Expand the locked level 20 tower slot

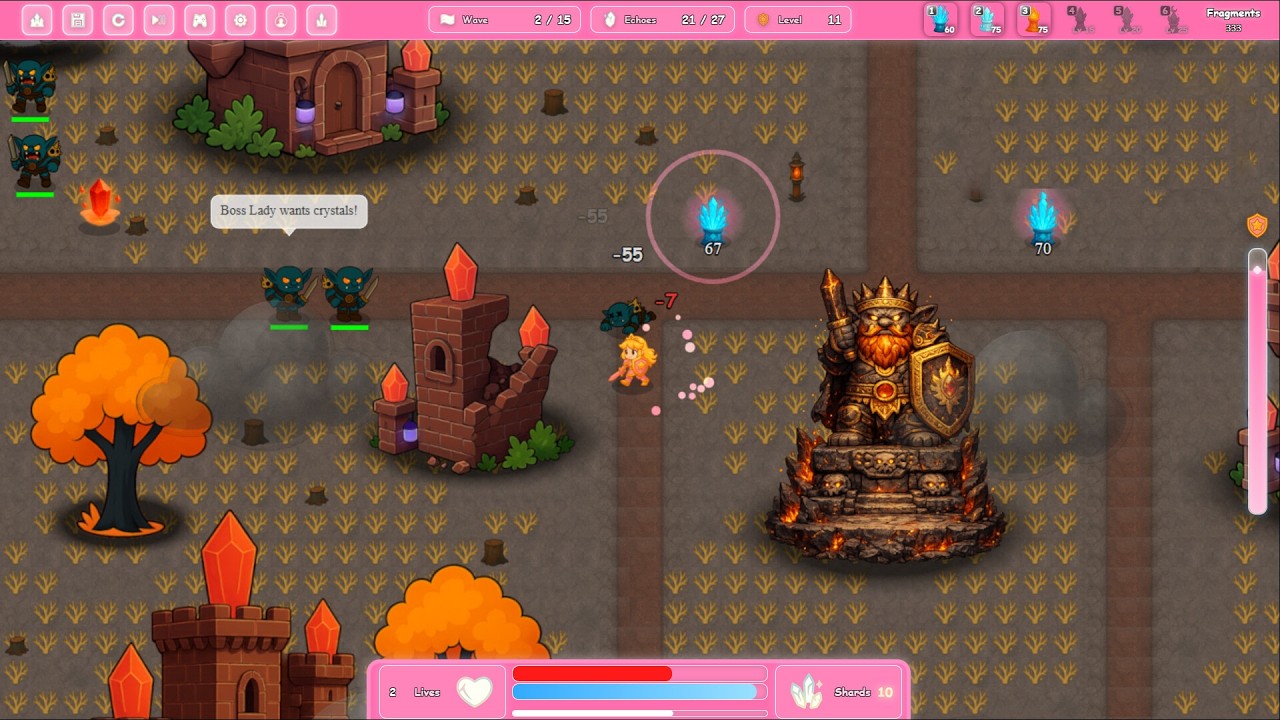coord(1128,20)
